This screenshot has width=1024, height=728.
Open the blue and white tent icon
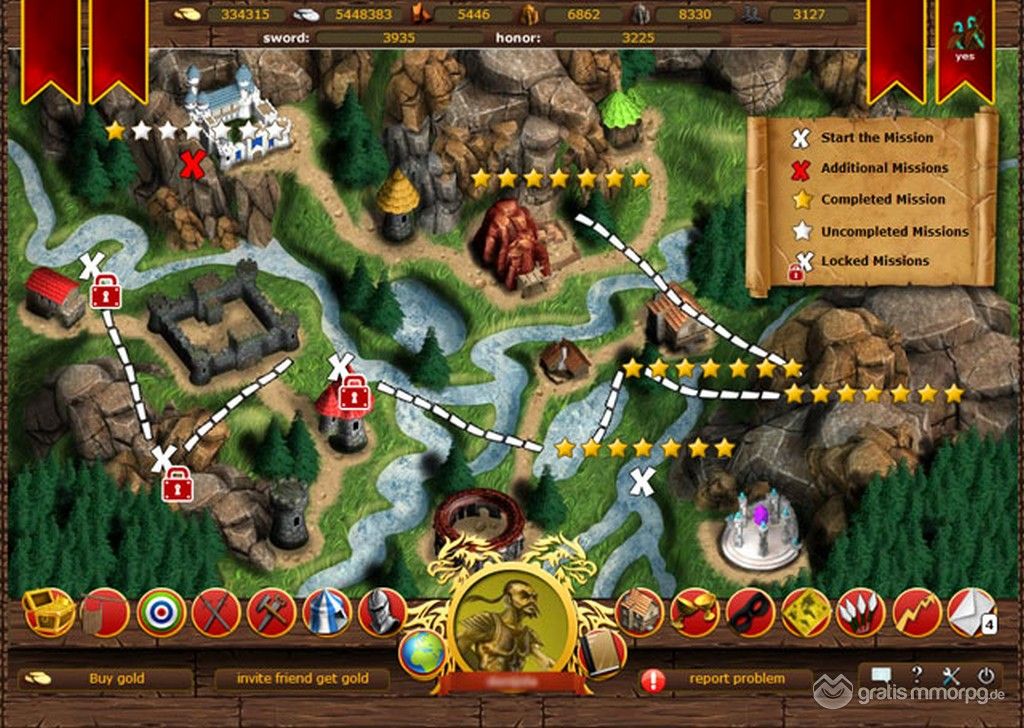(x=326, y=612)
